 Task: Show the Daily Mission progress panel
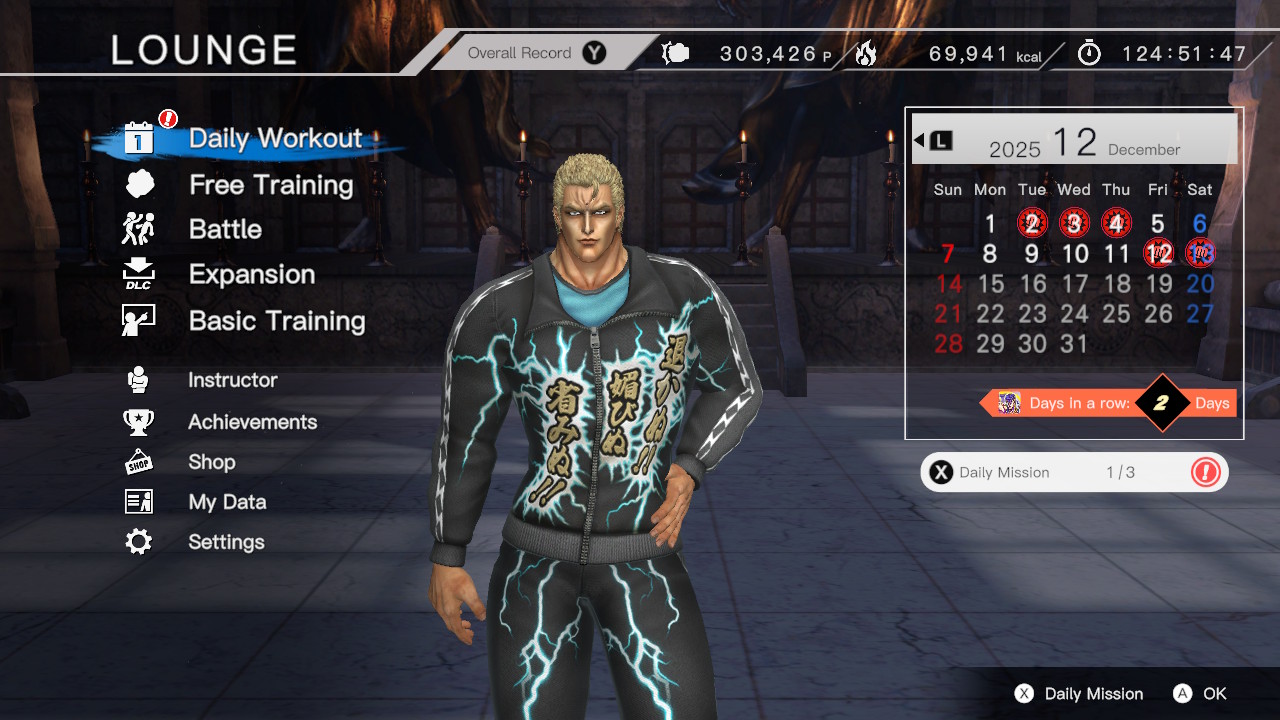click(x=1073, y=472)
